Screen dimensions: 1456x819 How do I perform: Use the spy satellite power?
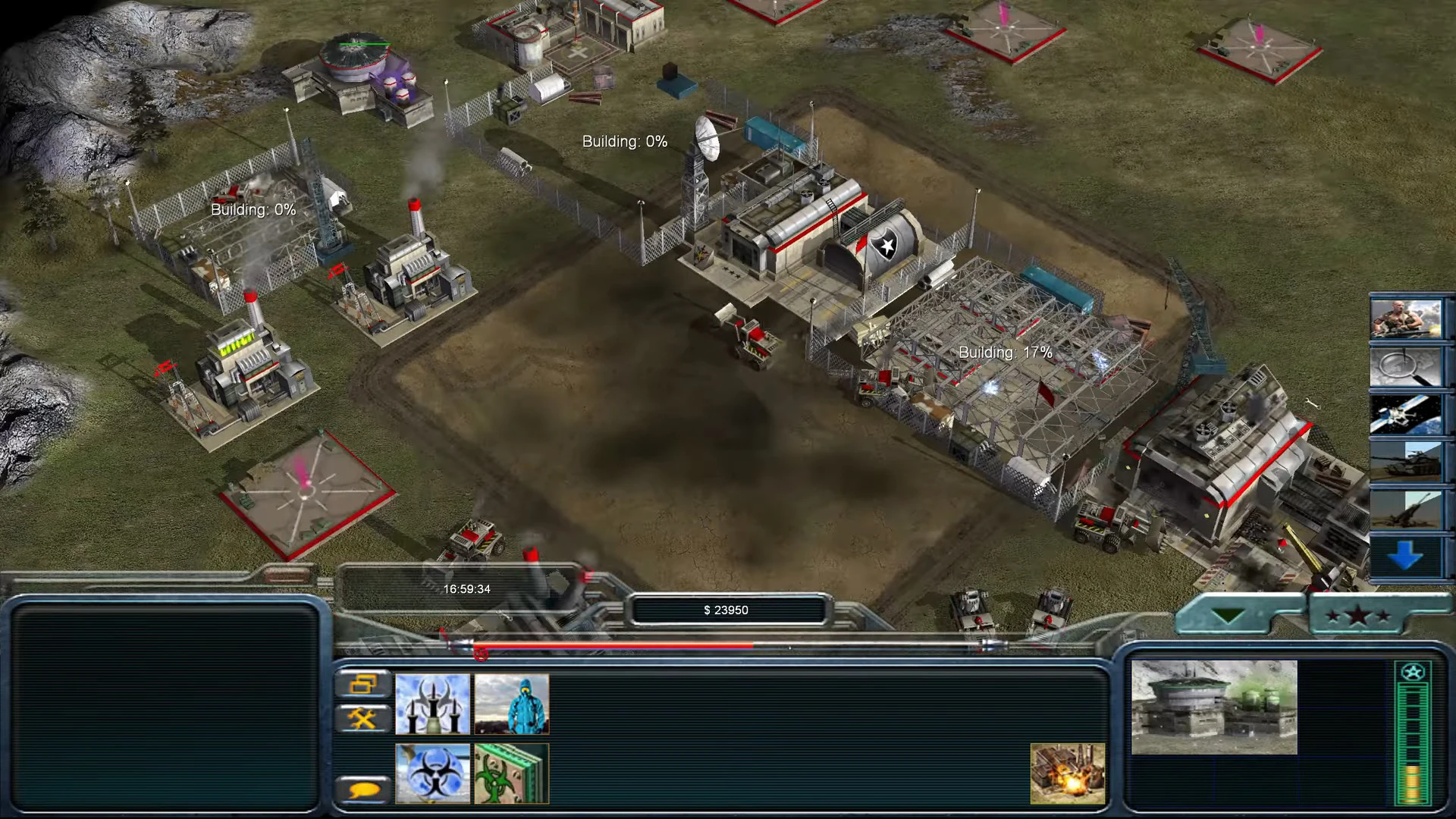tap(1405, 414)
